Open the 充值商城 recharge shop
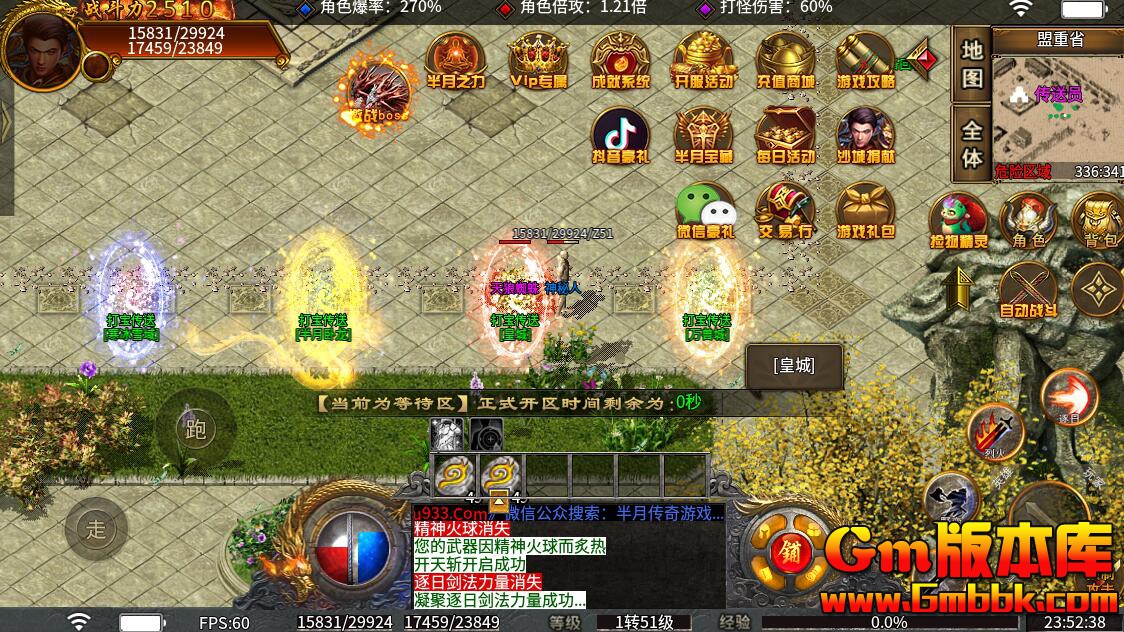 tap(785, 60)
